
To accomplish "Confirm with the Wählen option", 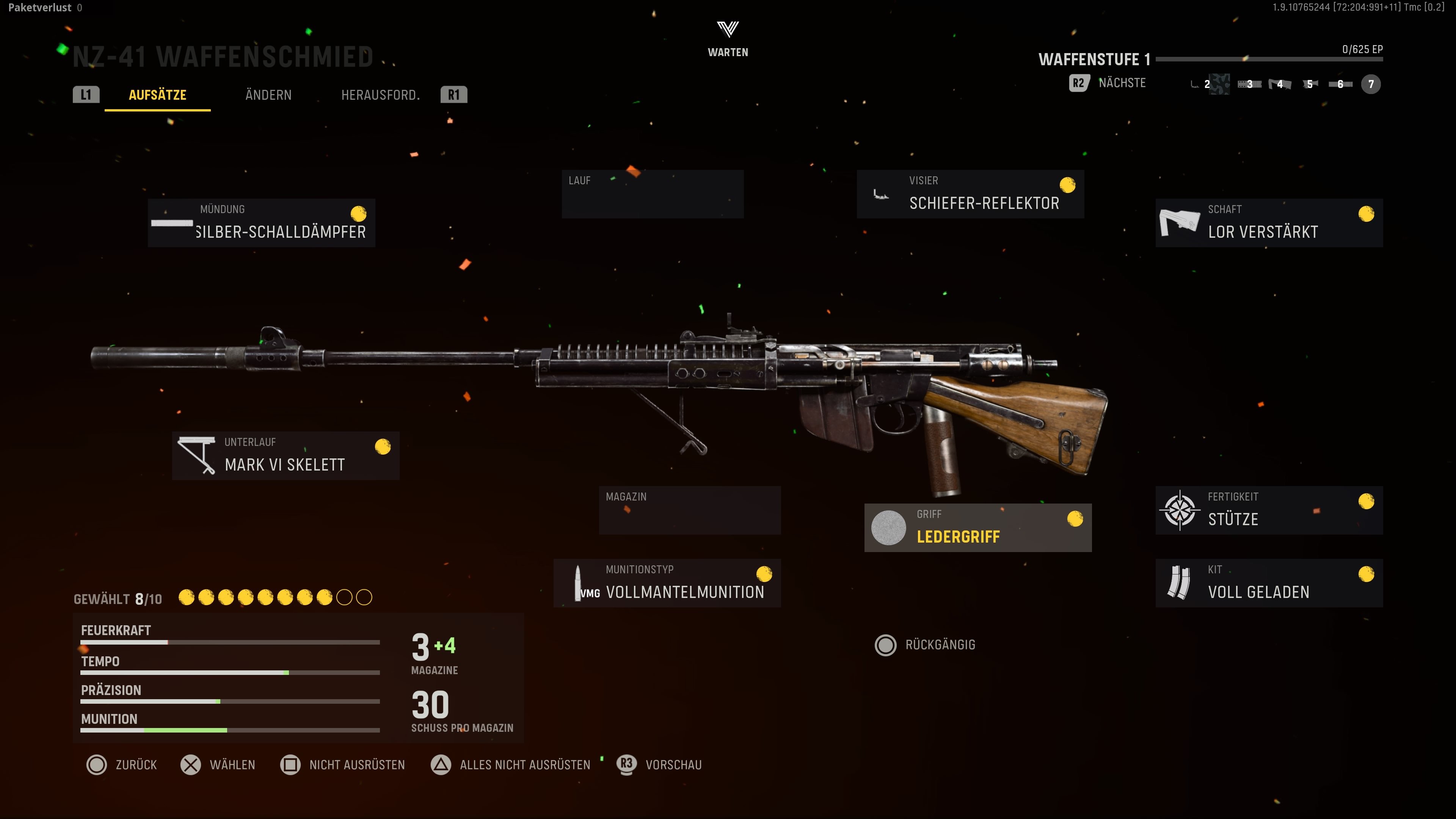I will (x=218, y=765).
